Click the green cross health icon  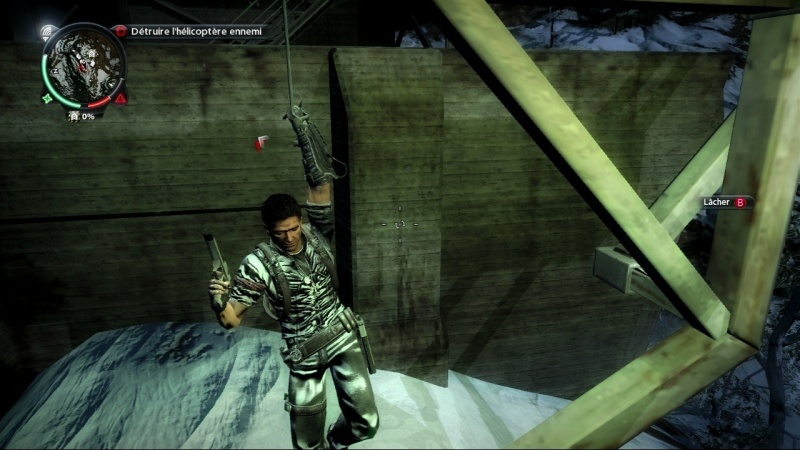47,98
